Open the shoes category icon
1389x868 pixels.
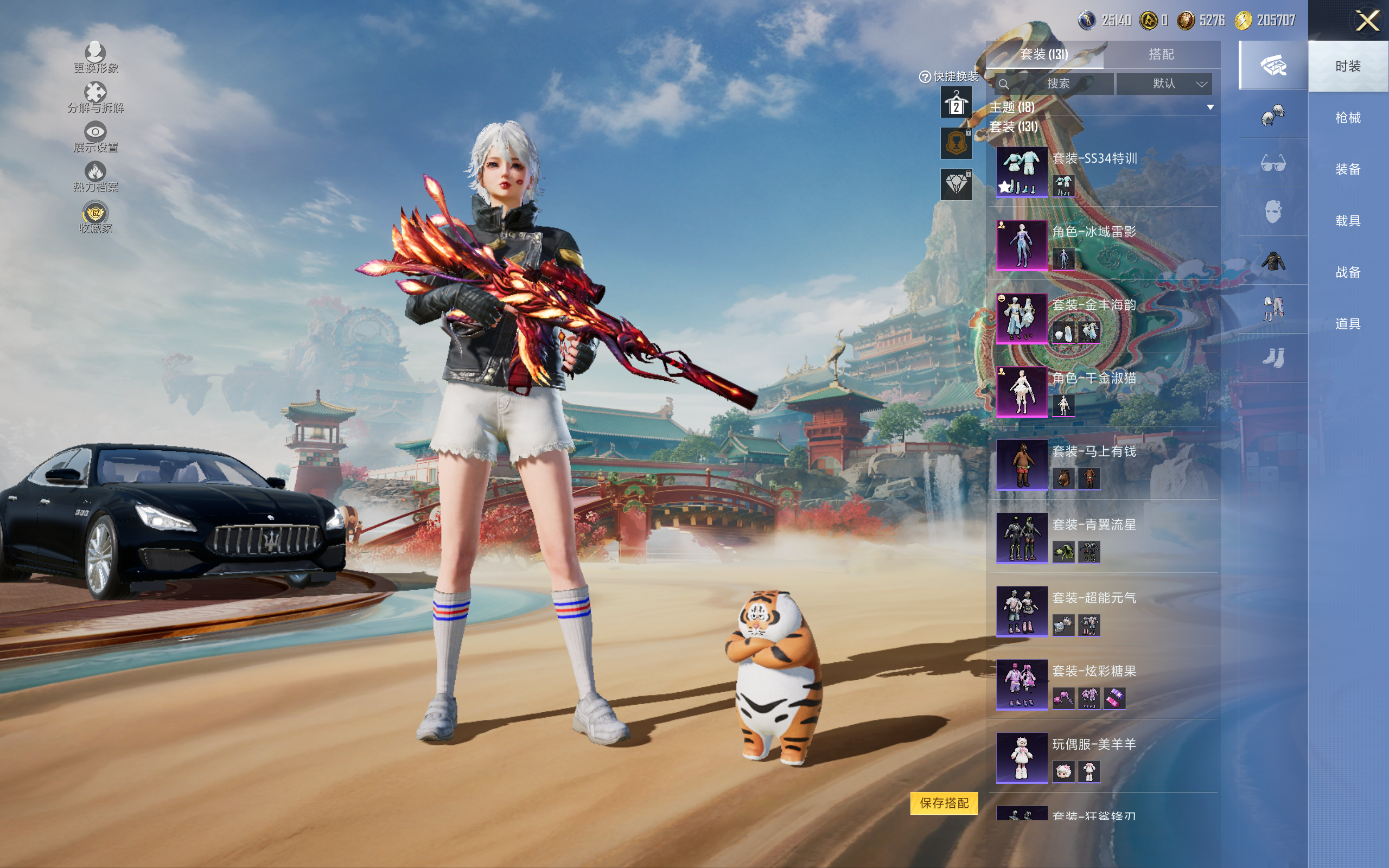tap(1272, 358)
